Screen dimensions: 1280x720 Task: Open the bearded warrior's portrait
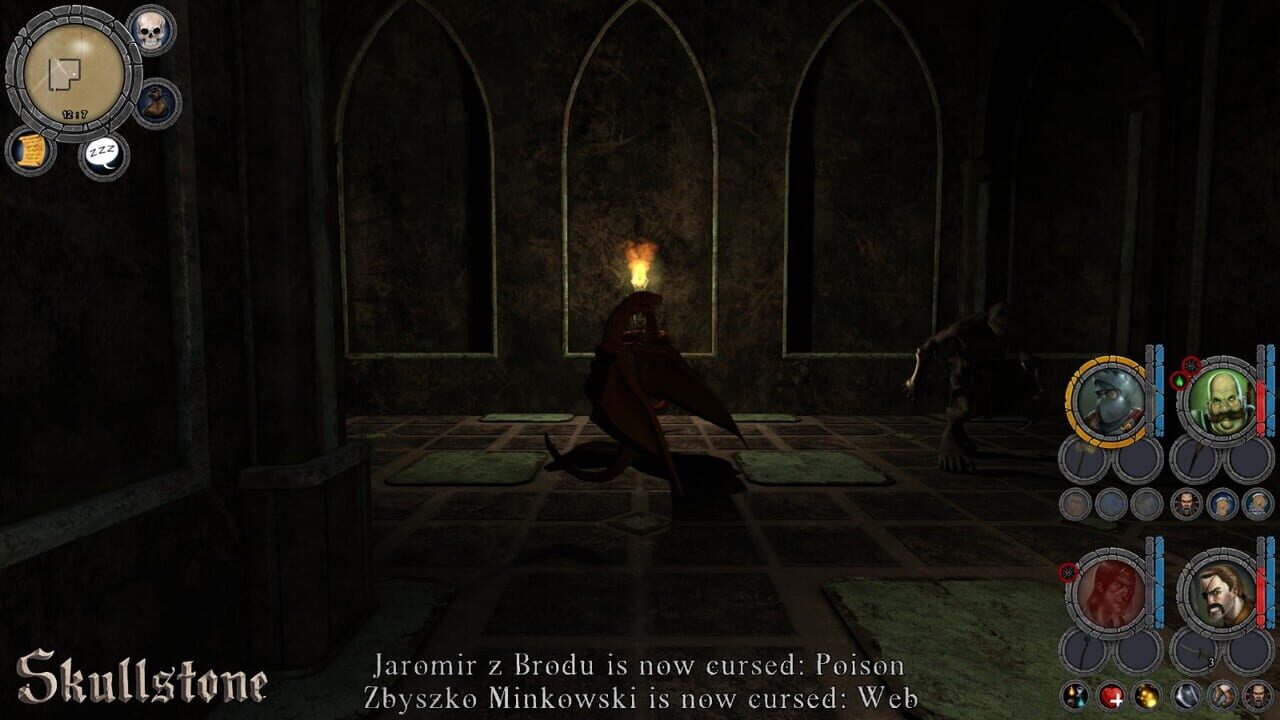[1222, 592]
